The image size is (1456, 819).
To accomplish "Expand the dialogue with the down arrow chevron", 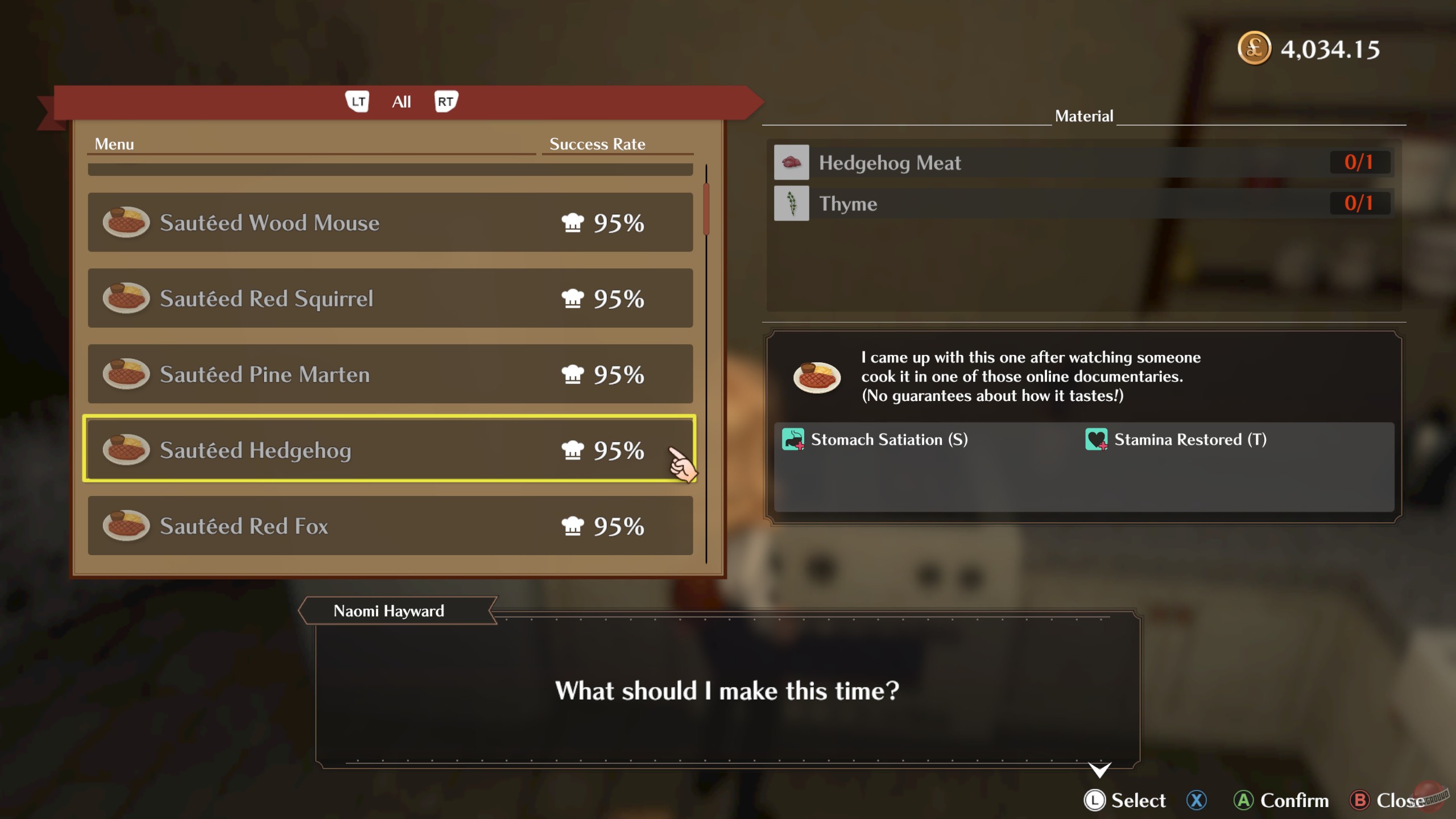I will click(x=1098, y=769).
